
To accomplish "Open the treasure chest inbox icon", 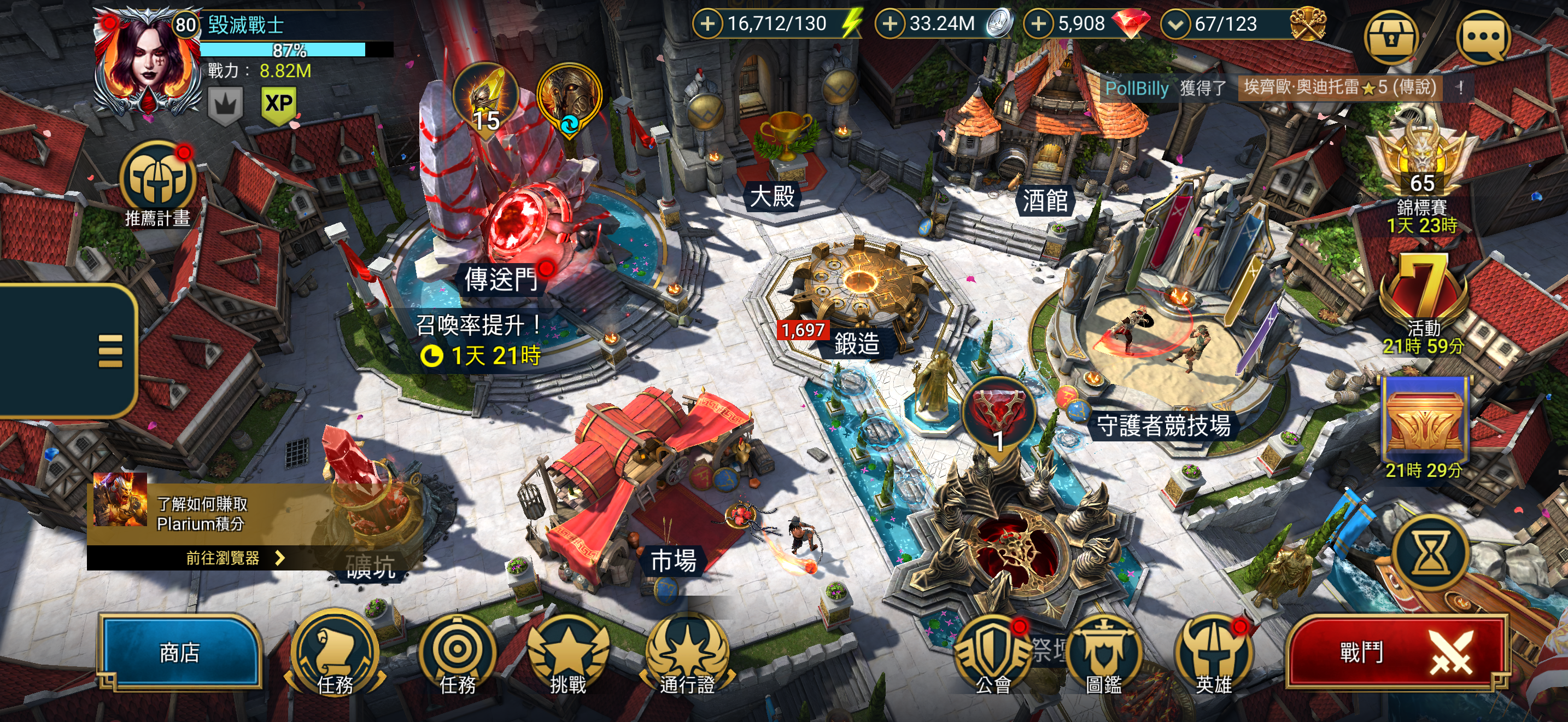I will pos(1390,38).
